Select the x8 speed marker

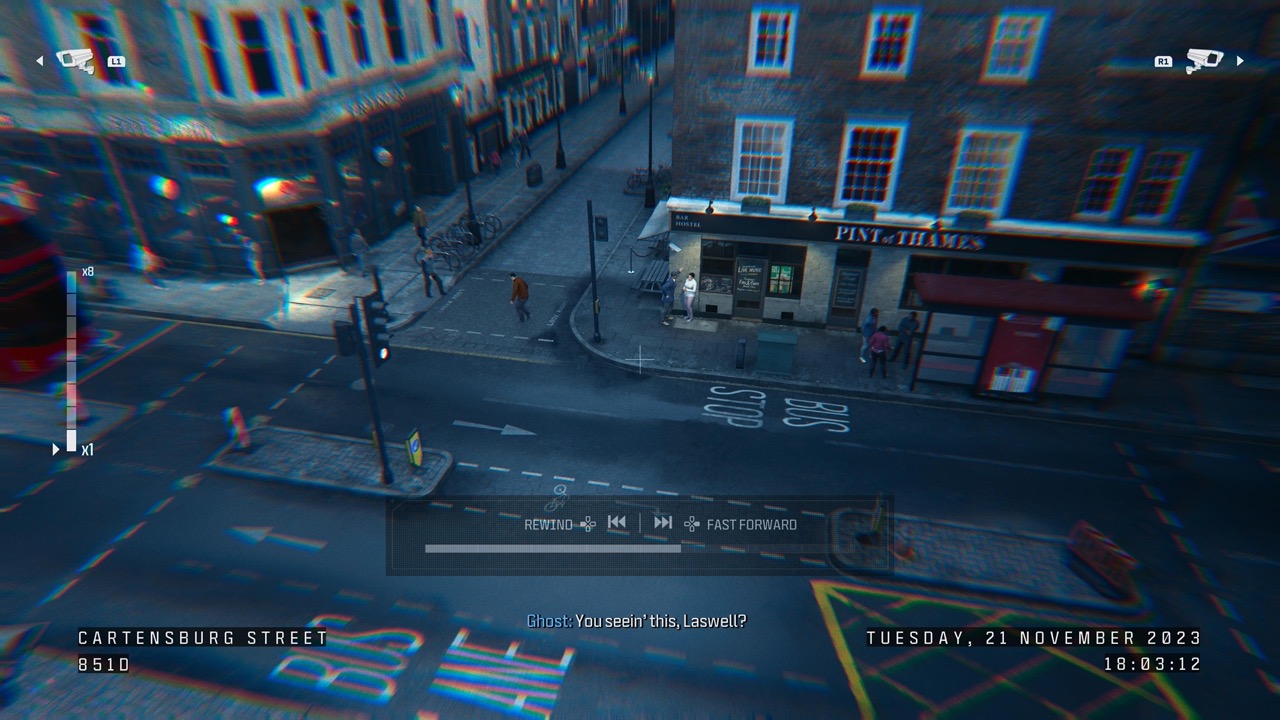pos(86,272)
